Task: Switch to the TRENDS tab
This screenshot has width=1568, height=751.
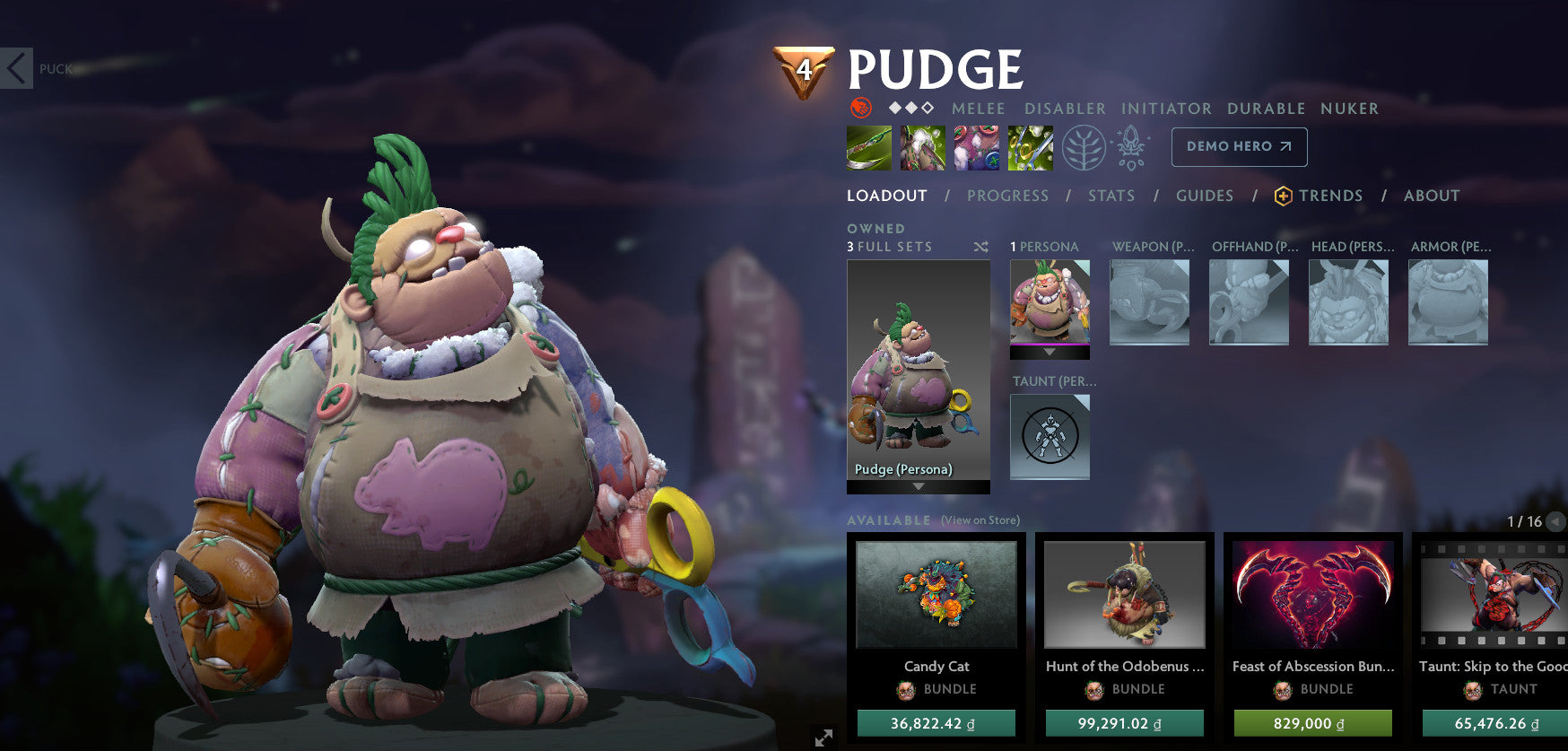Action: click(1332, 196)
